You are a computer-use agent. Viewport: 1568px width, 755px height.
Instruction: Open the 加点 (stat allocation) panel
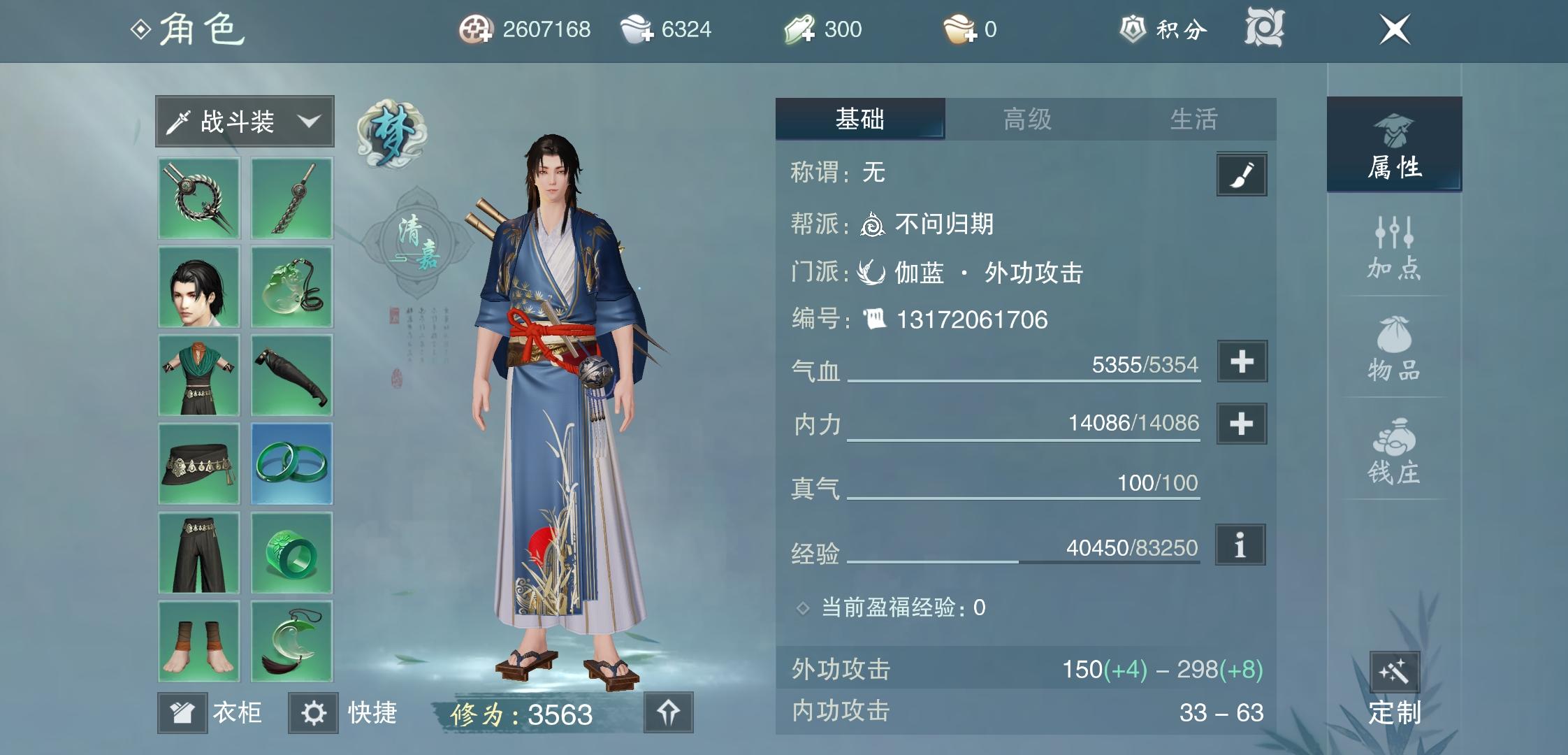click(x=1394, y=248)
